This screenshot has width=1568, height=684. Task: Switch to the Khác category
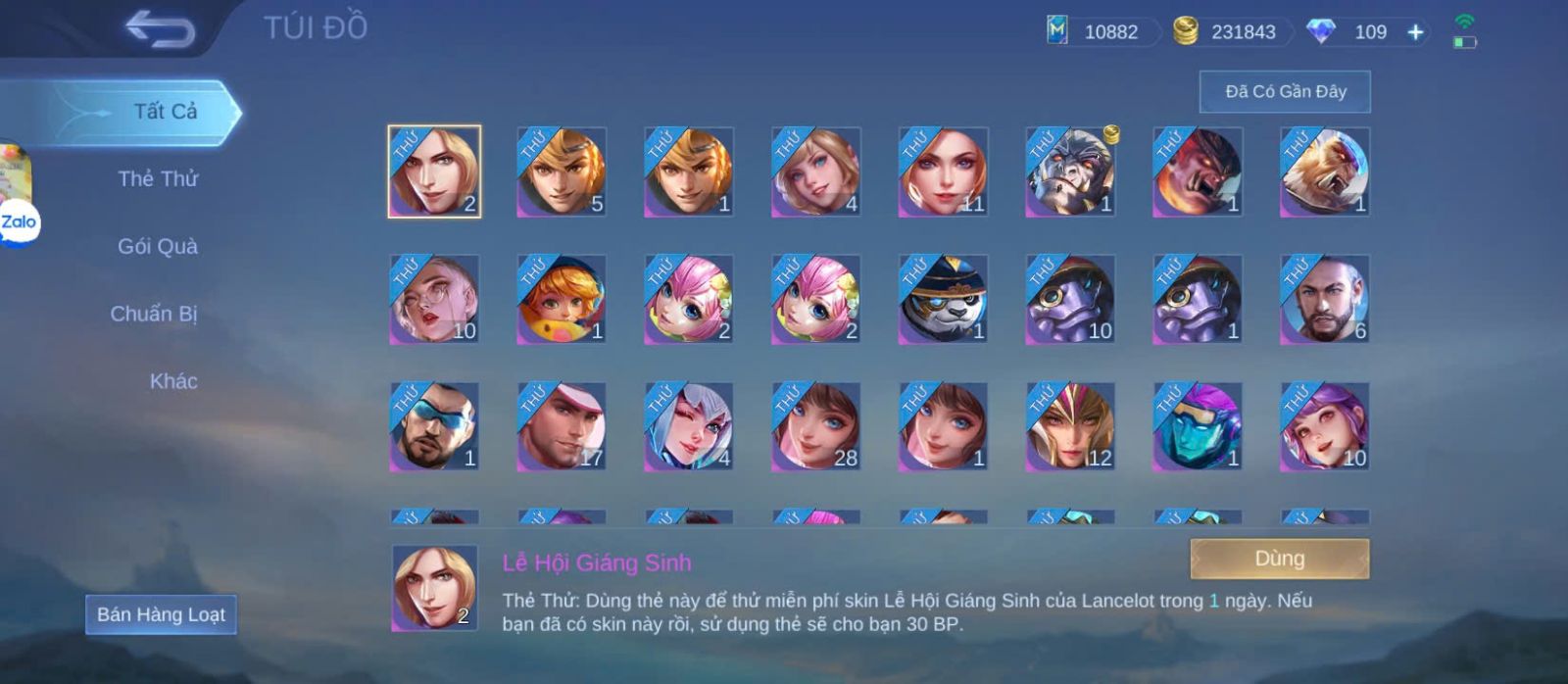pos(173,381)
